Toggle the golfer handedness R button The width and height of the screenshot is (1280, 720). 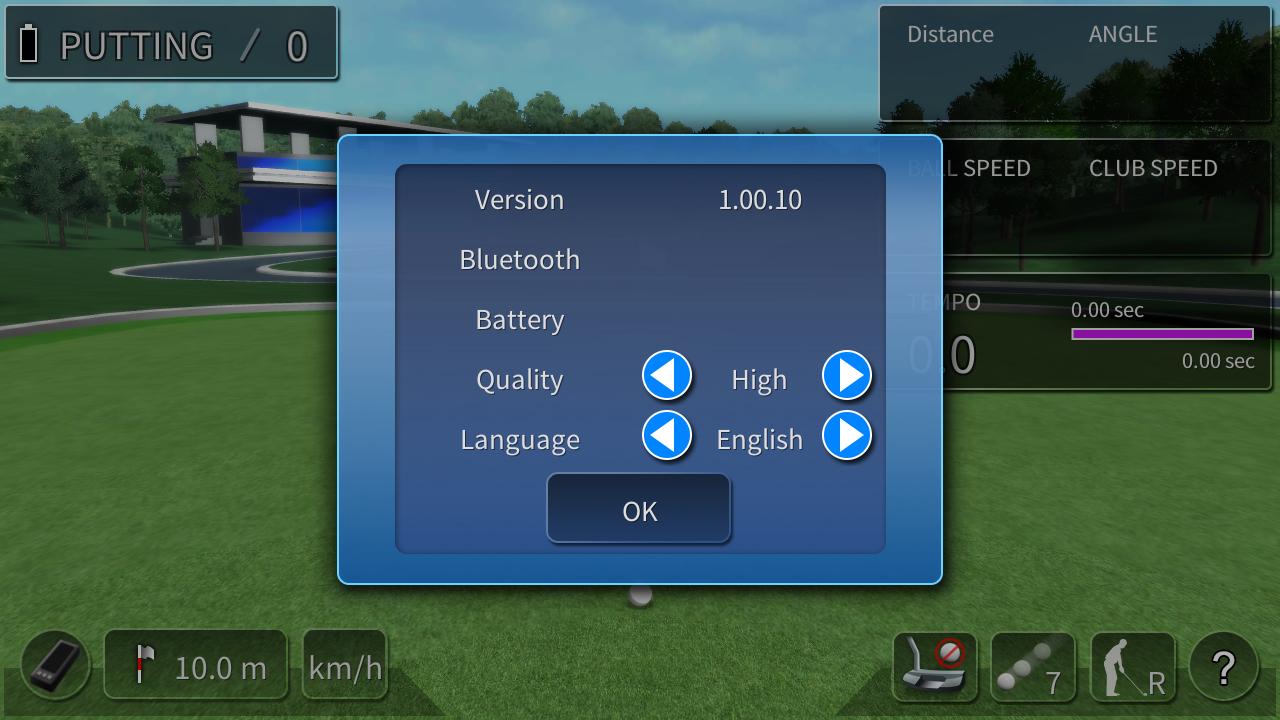[x=1132, y=666]
